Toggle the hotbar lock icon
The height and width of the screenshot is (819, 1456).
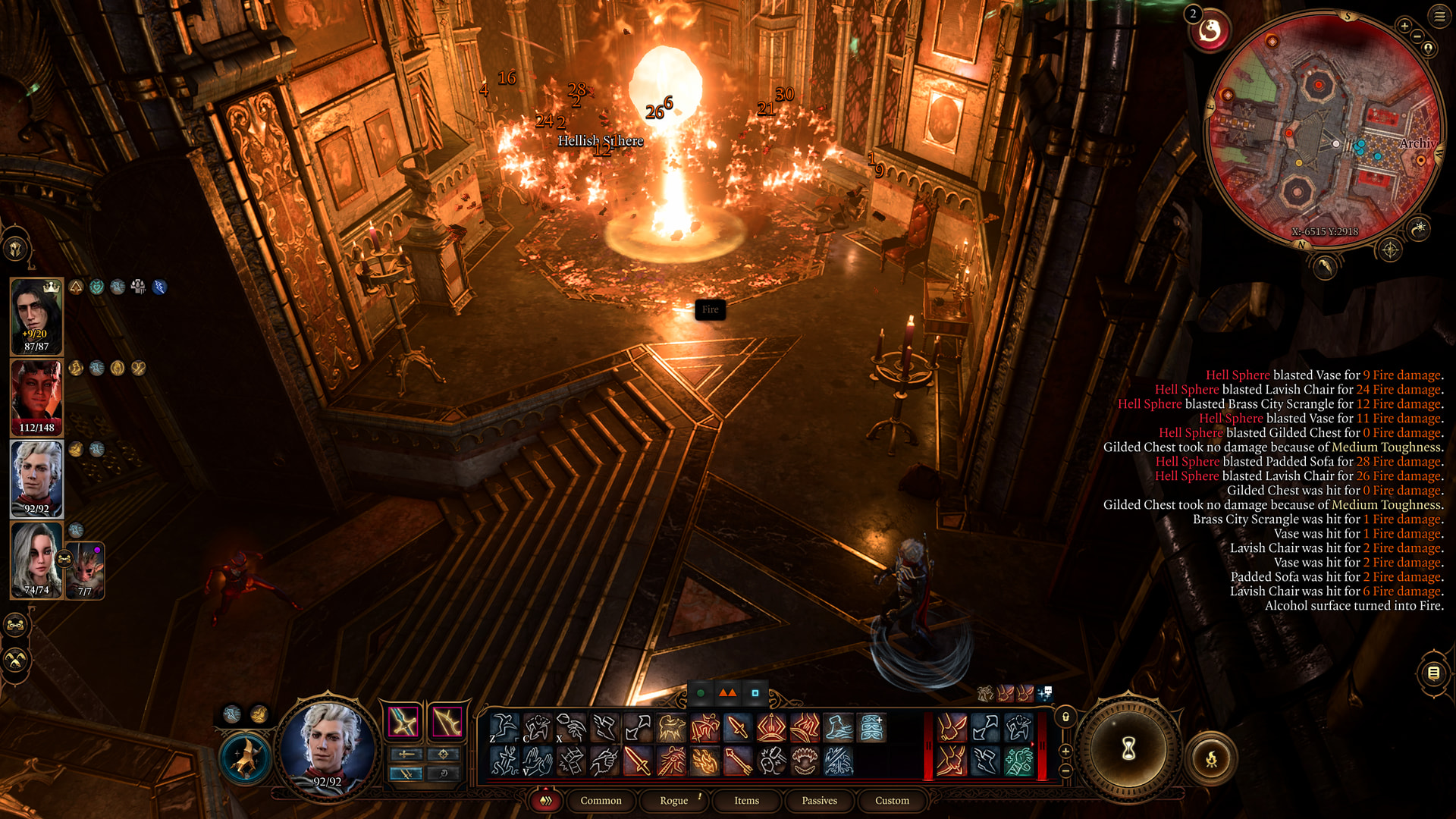[x=1065, y=717]
